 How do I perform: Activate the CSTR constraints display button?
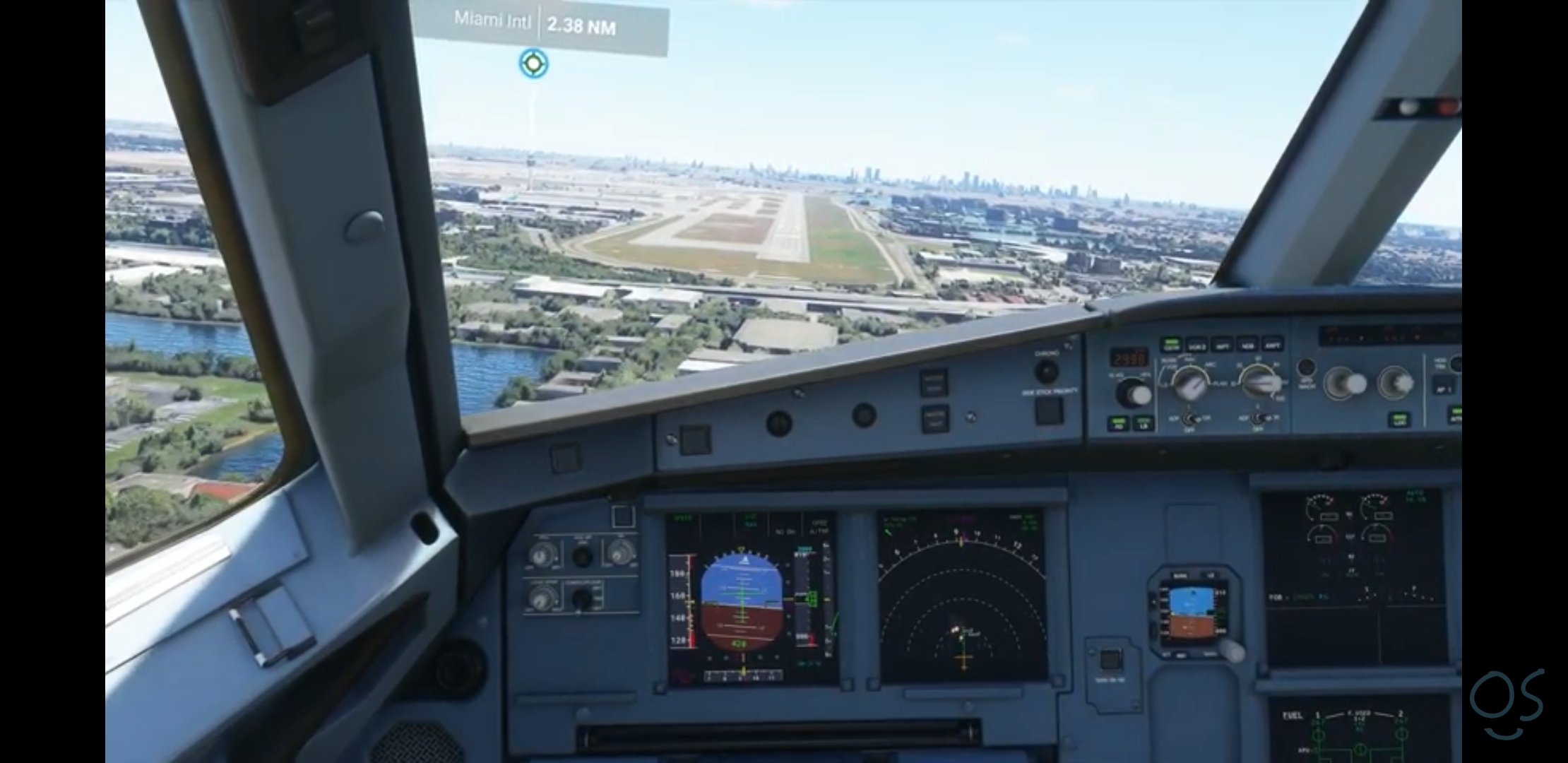click(1172, 344)
